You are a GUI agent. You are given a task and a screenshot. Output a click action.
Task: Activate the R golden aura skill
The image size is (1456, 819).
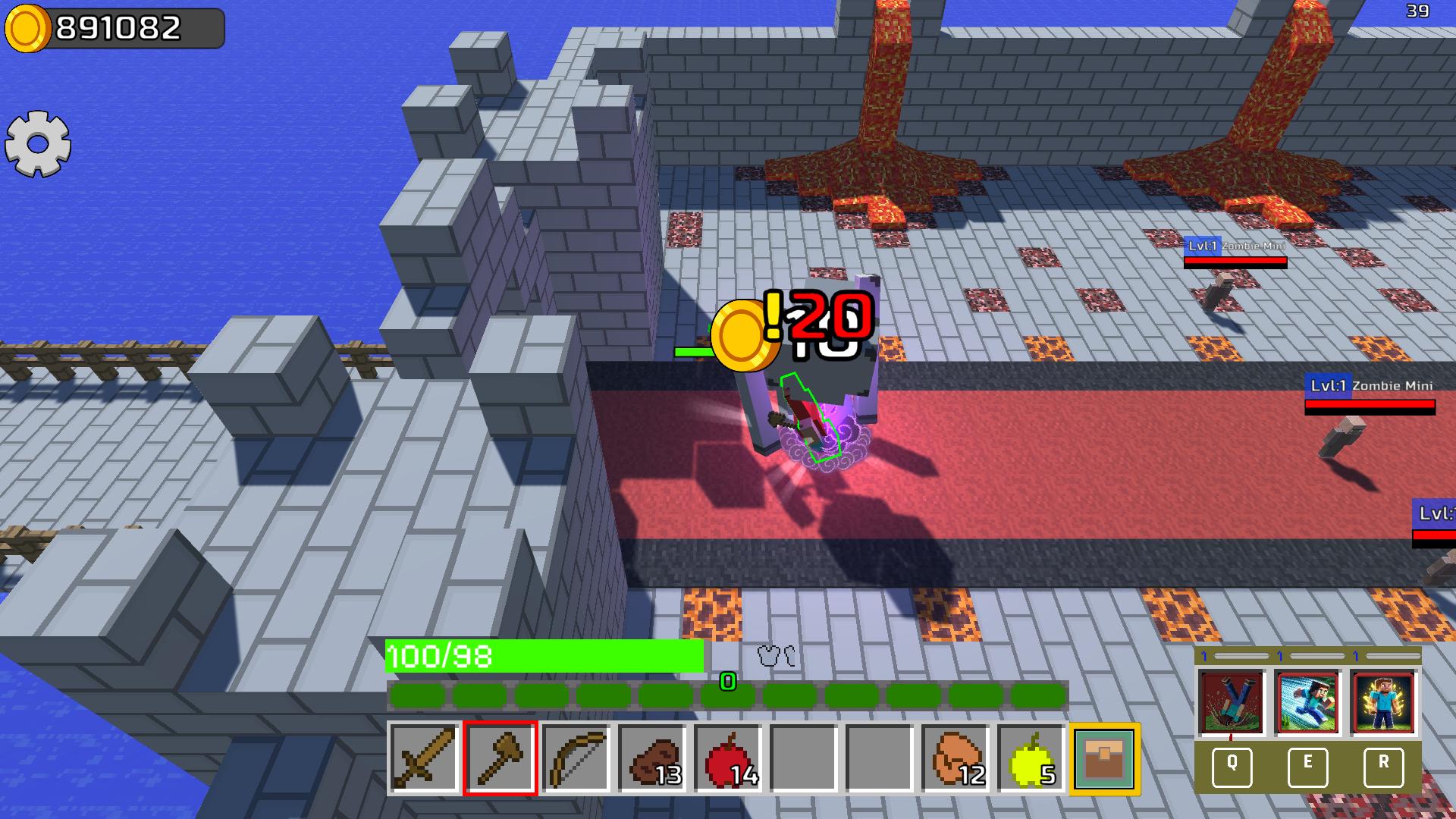(1382, 765)
